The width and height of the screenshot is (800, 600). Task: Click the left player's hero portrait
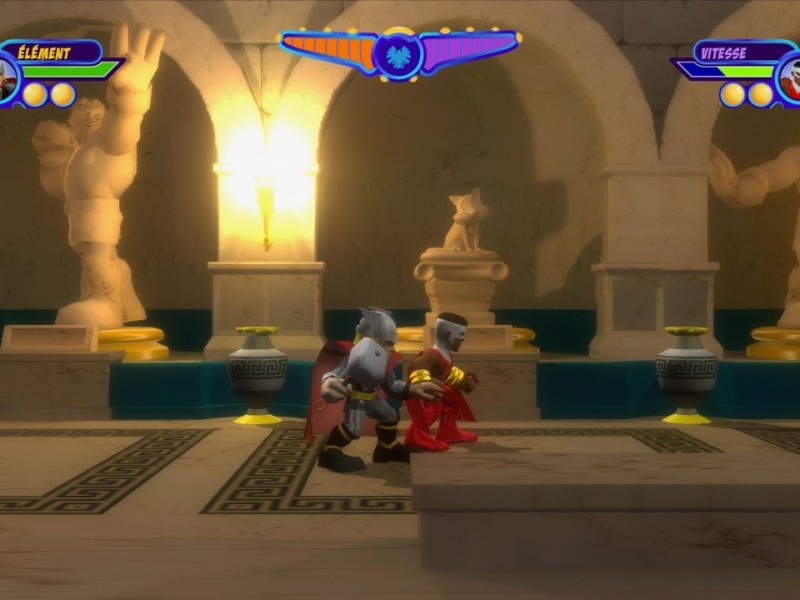tap(6, 80)
